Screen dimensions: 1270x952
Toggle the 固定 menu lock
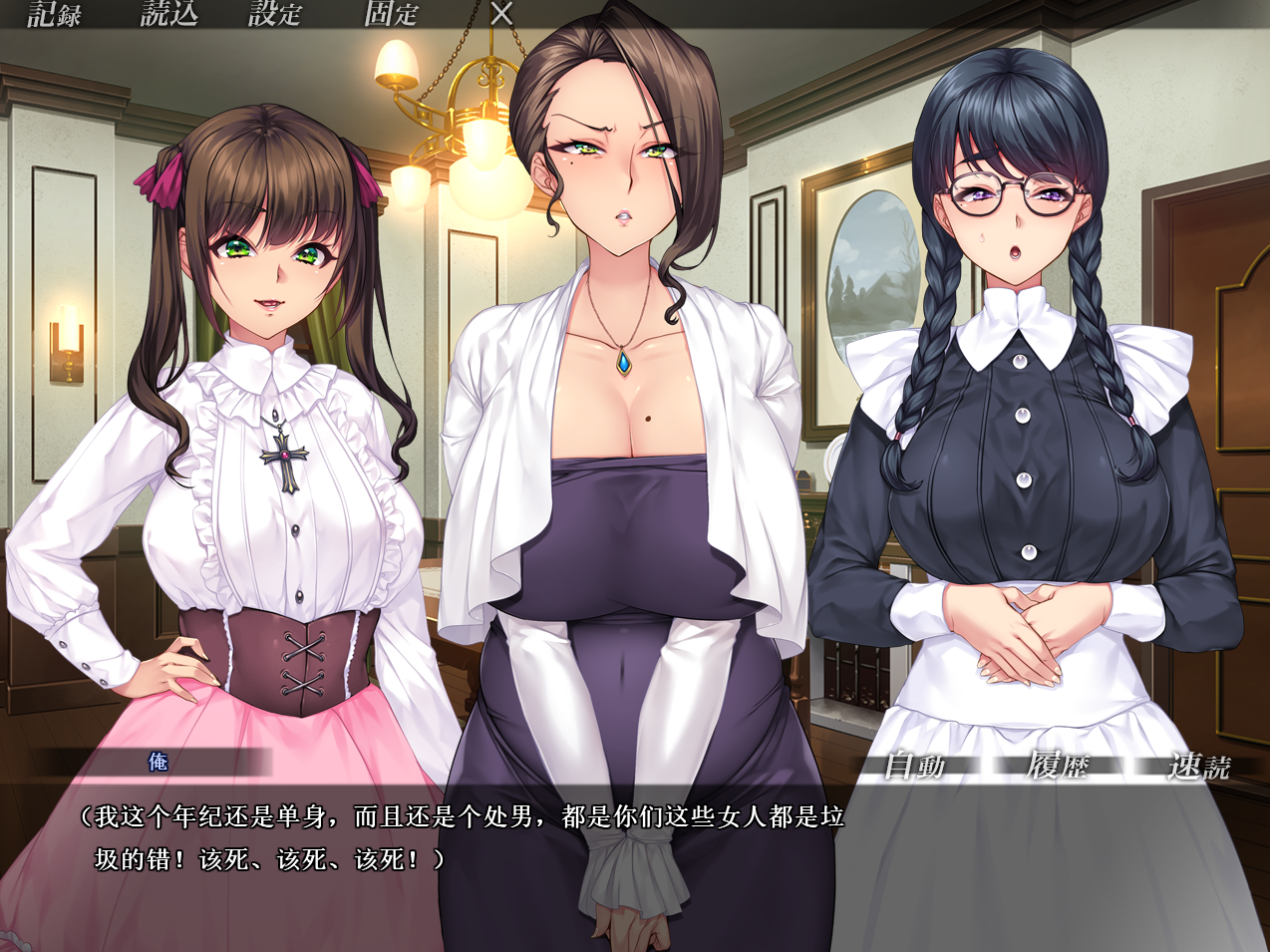tap(391, 14)
